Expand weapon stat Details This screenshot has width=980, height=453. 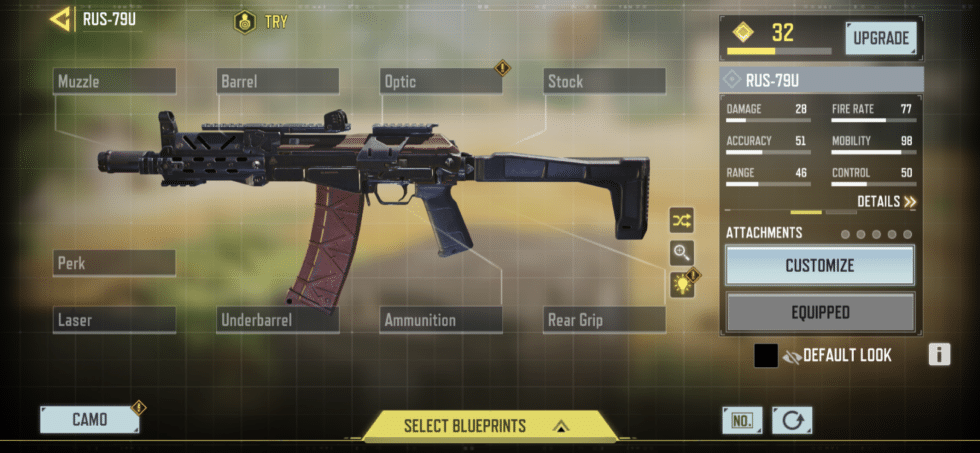pyautogui.click(x=886, y=202)
